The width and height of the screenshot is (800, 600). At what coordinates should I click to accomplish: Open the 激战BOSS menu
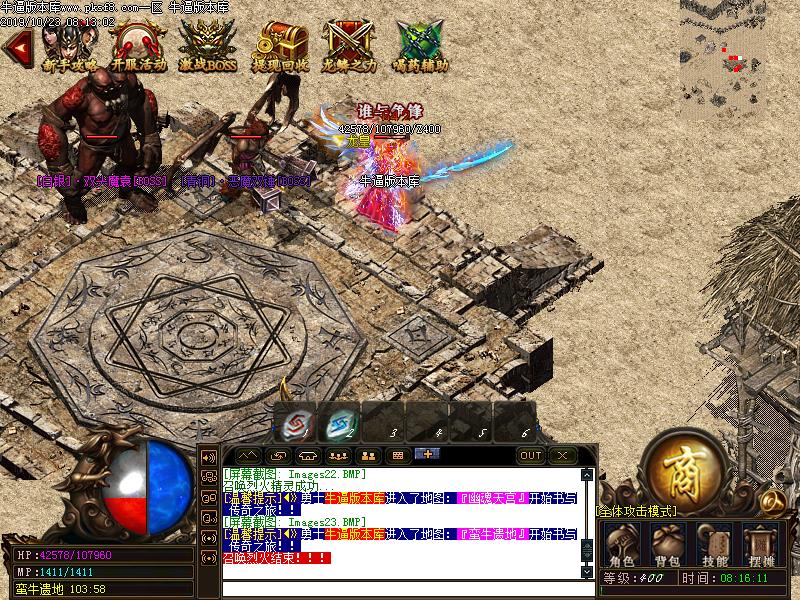208,44
